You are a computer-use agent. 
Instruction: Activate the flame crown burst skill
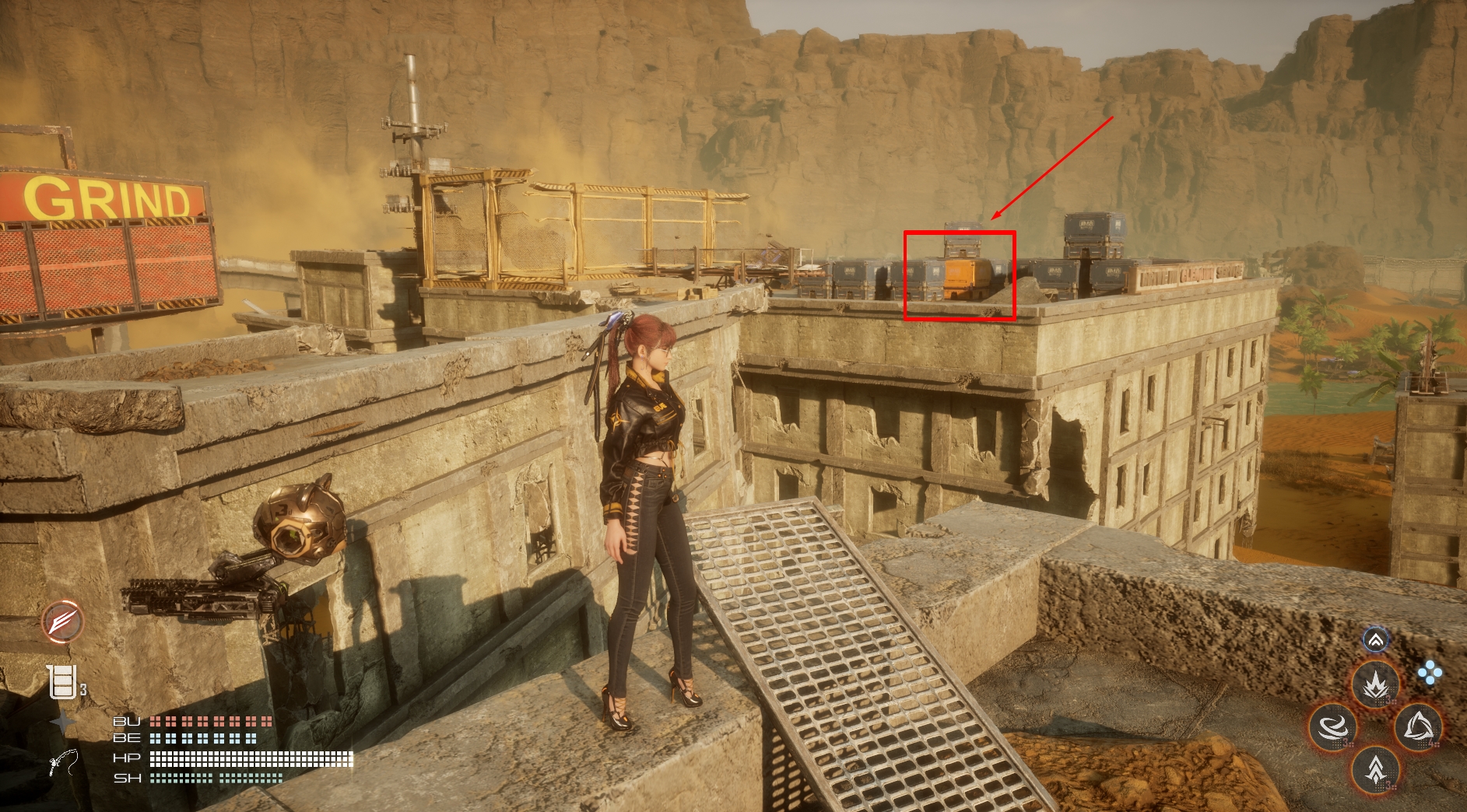1376,684
